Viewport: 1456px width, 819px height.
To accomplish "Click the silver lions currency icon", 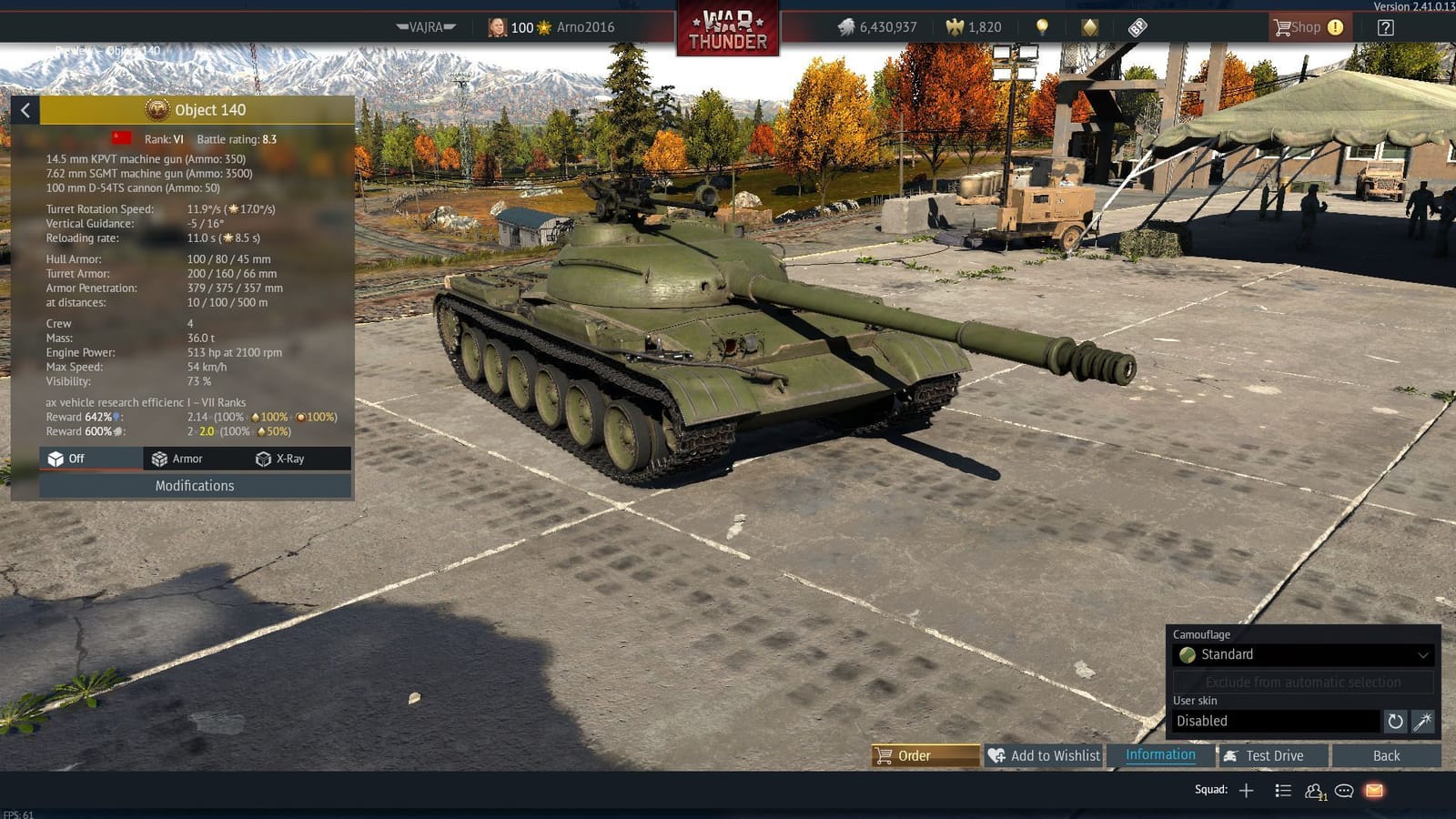I will pos(845,27).
